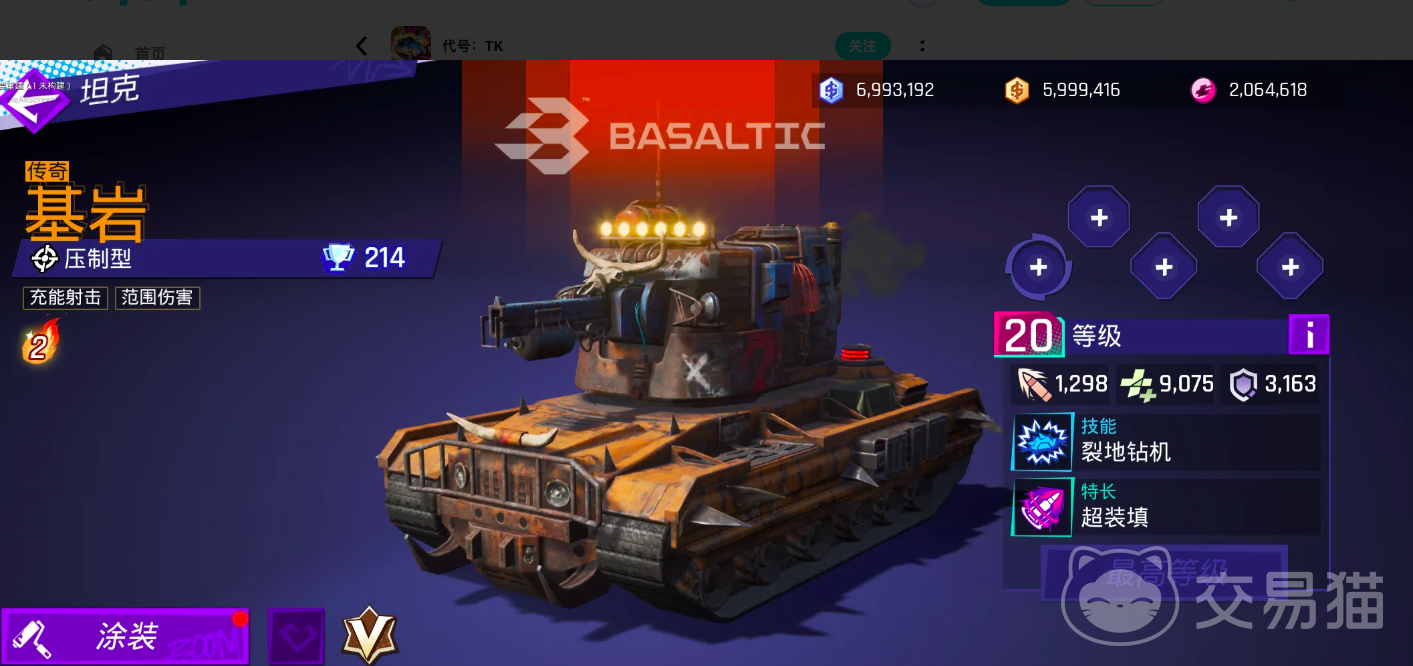Screen dimensions: 1413x666
Task: Click the overlay back arrow beside 代号: TK
Action: coord(361,46)
